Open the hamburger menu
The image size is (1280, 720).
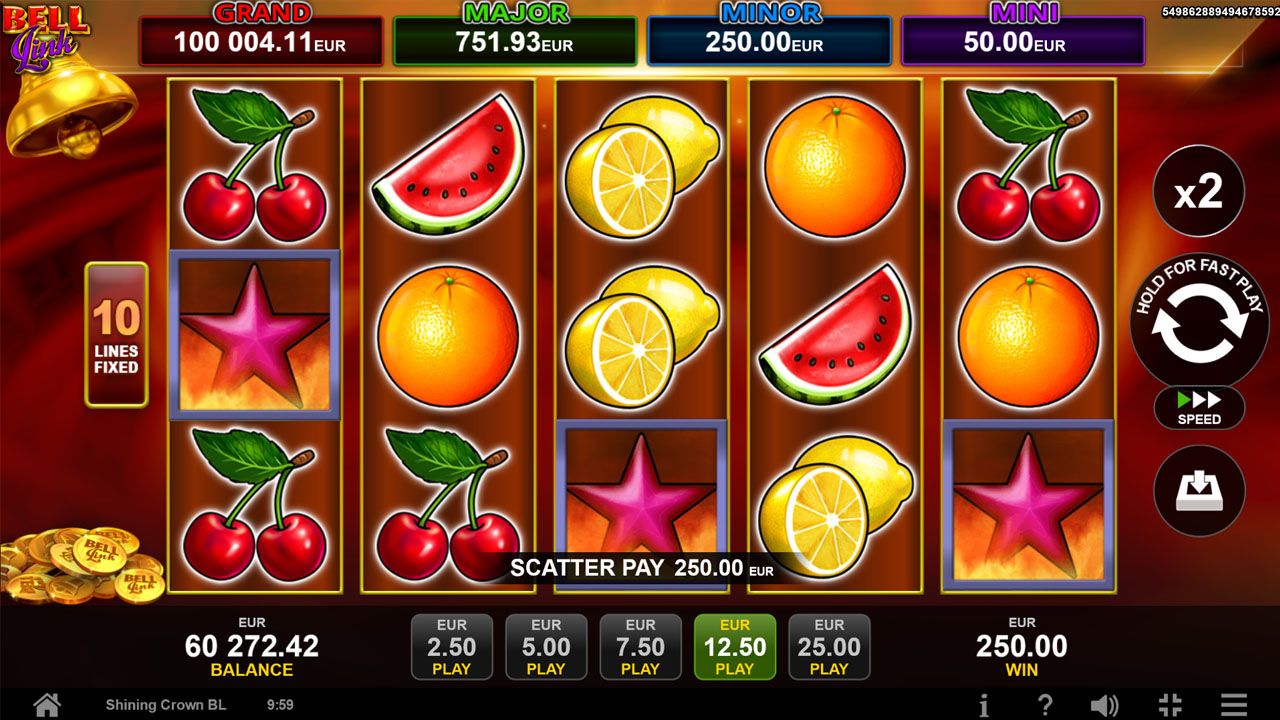(1234, 705)
